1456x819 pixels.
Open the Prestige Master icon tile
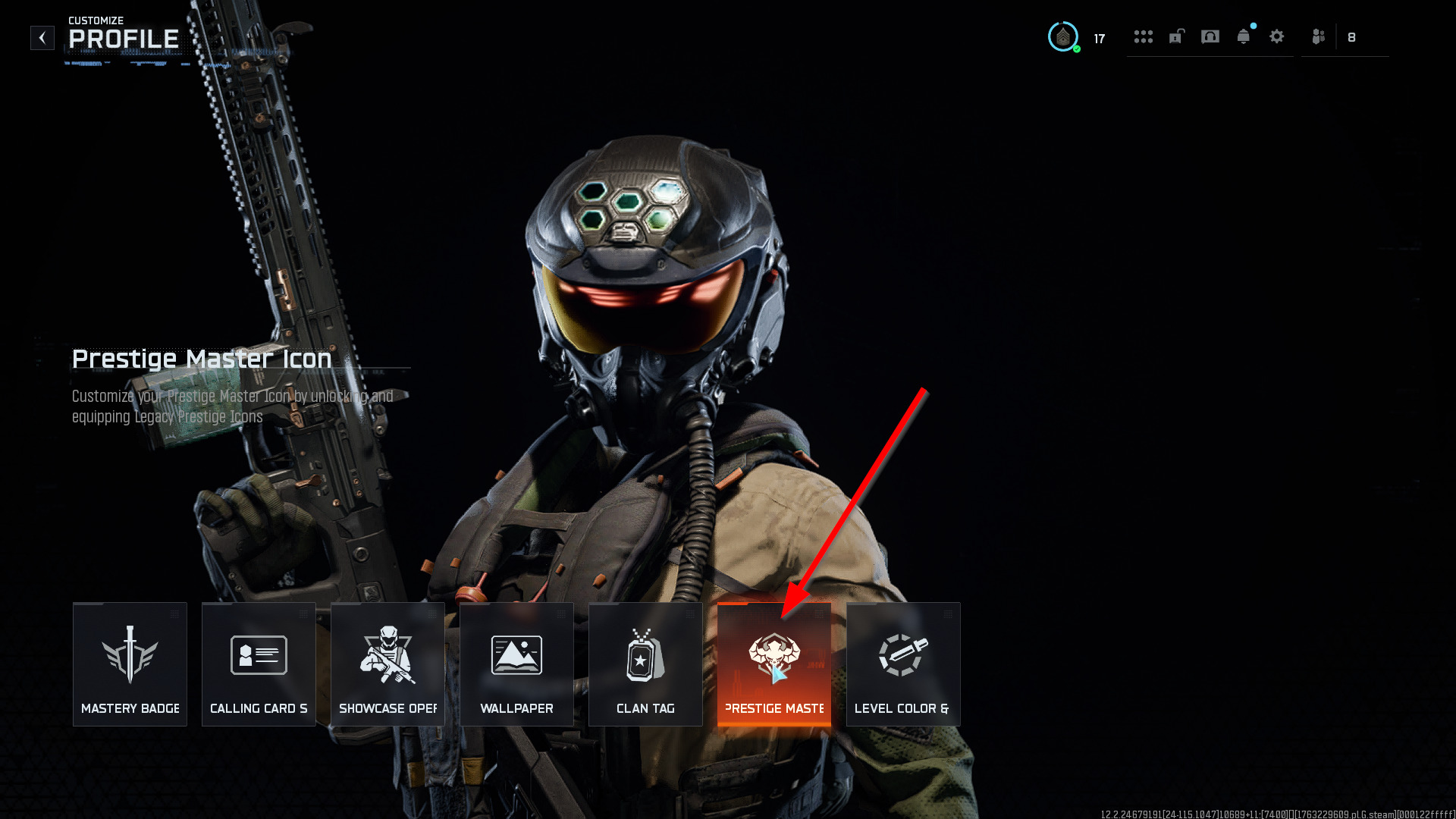pos(774,664)
